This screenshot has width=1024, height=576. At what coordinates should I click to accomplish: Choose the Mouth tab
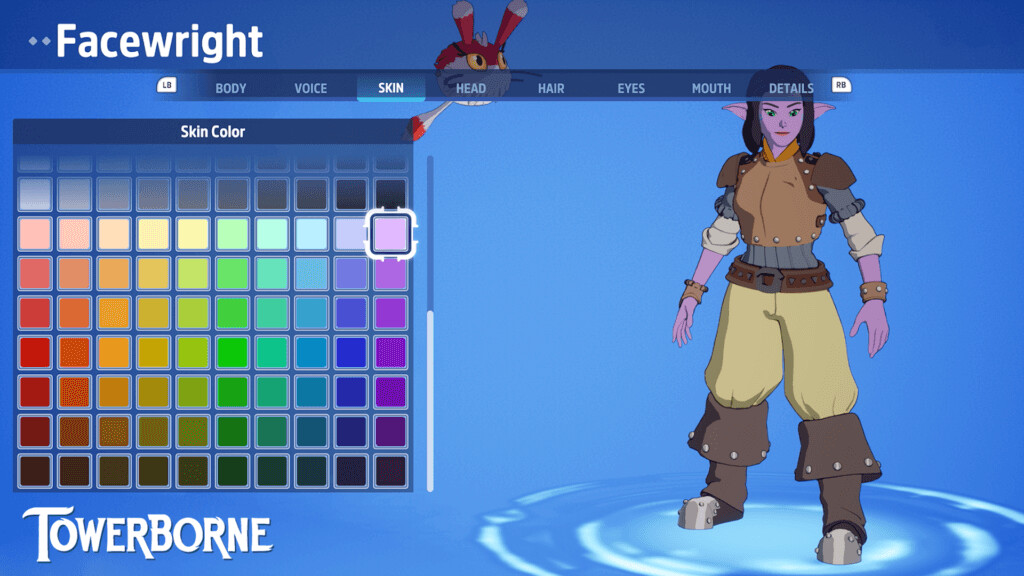(x=711, y=88)
